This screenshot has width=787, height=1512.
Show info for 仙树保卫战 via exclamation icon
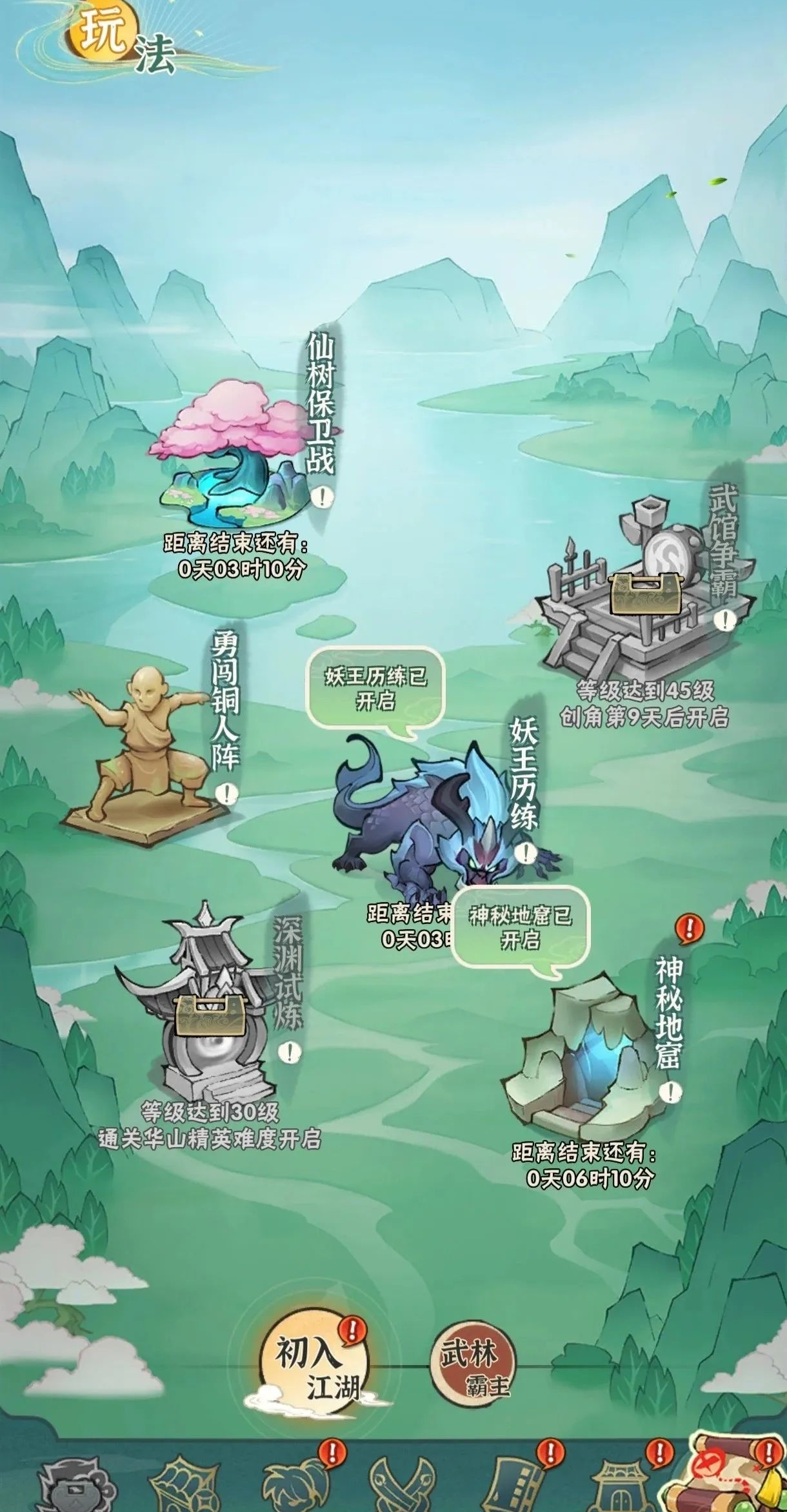click(321, 497)
